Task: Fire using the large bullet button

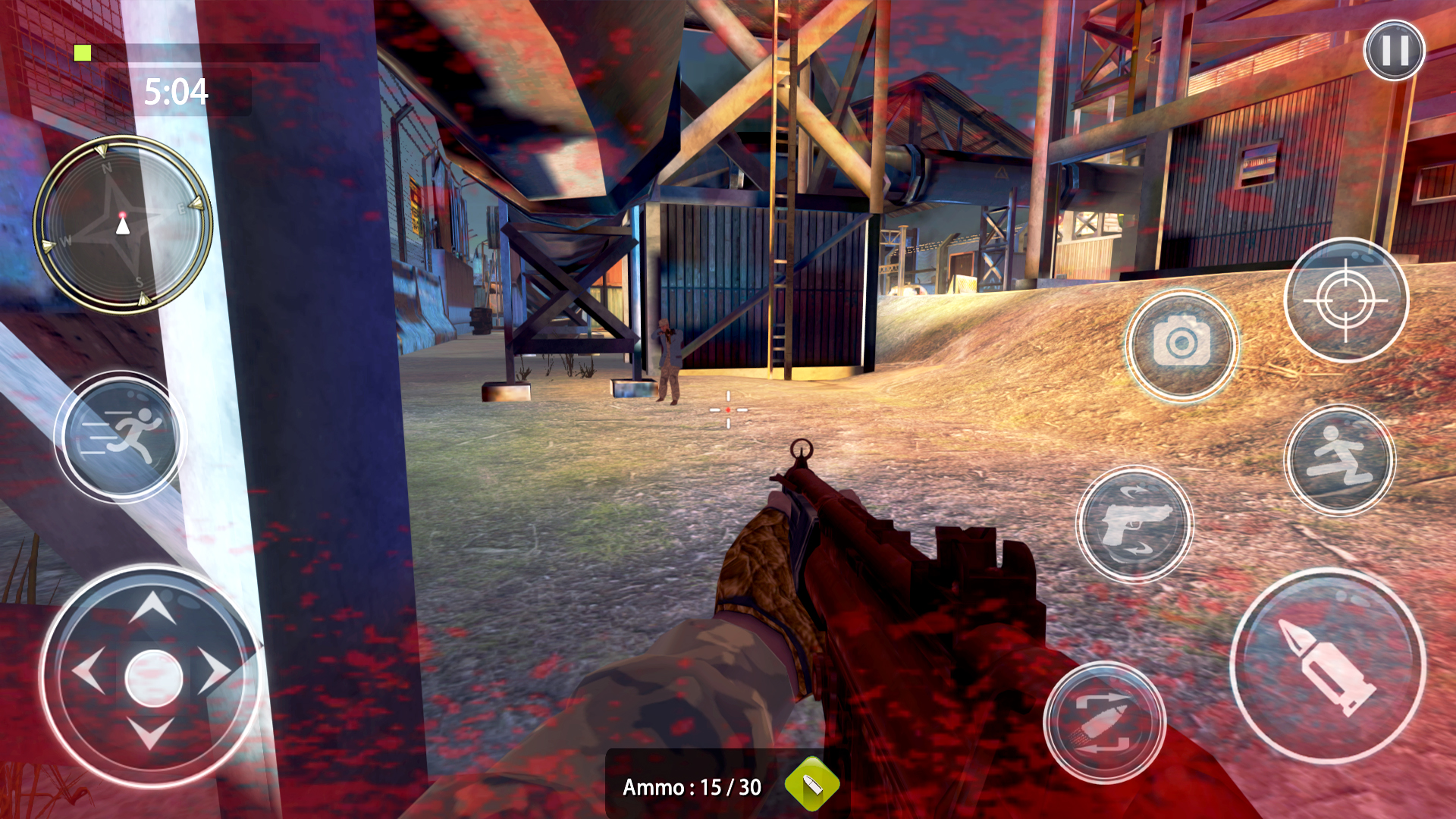Action: (1328, 666)
